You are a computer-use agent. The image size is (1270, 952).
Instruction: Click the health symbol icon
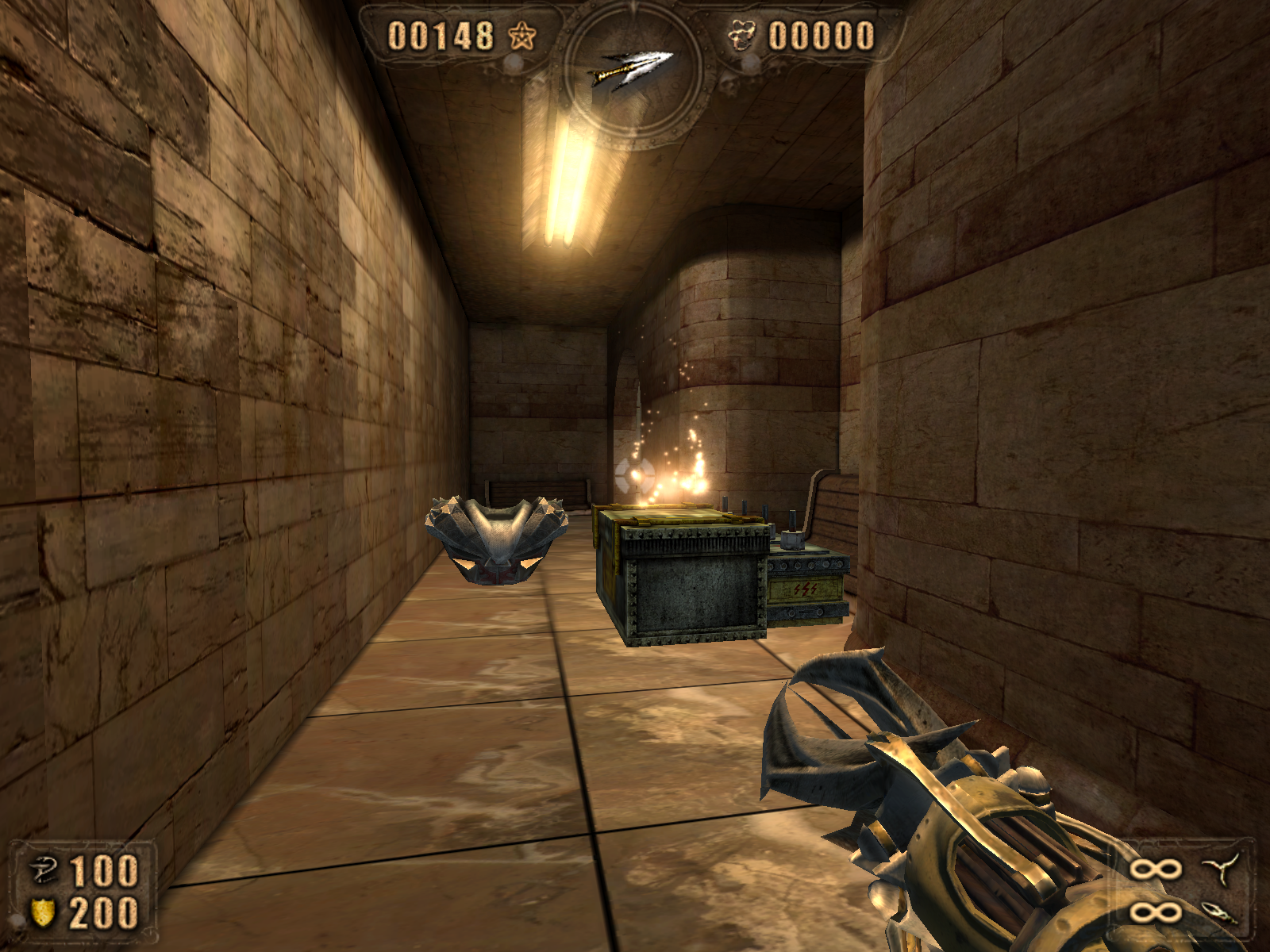click(x=42, y=871)
